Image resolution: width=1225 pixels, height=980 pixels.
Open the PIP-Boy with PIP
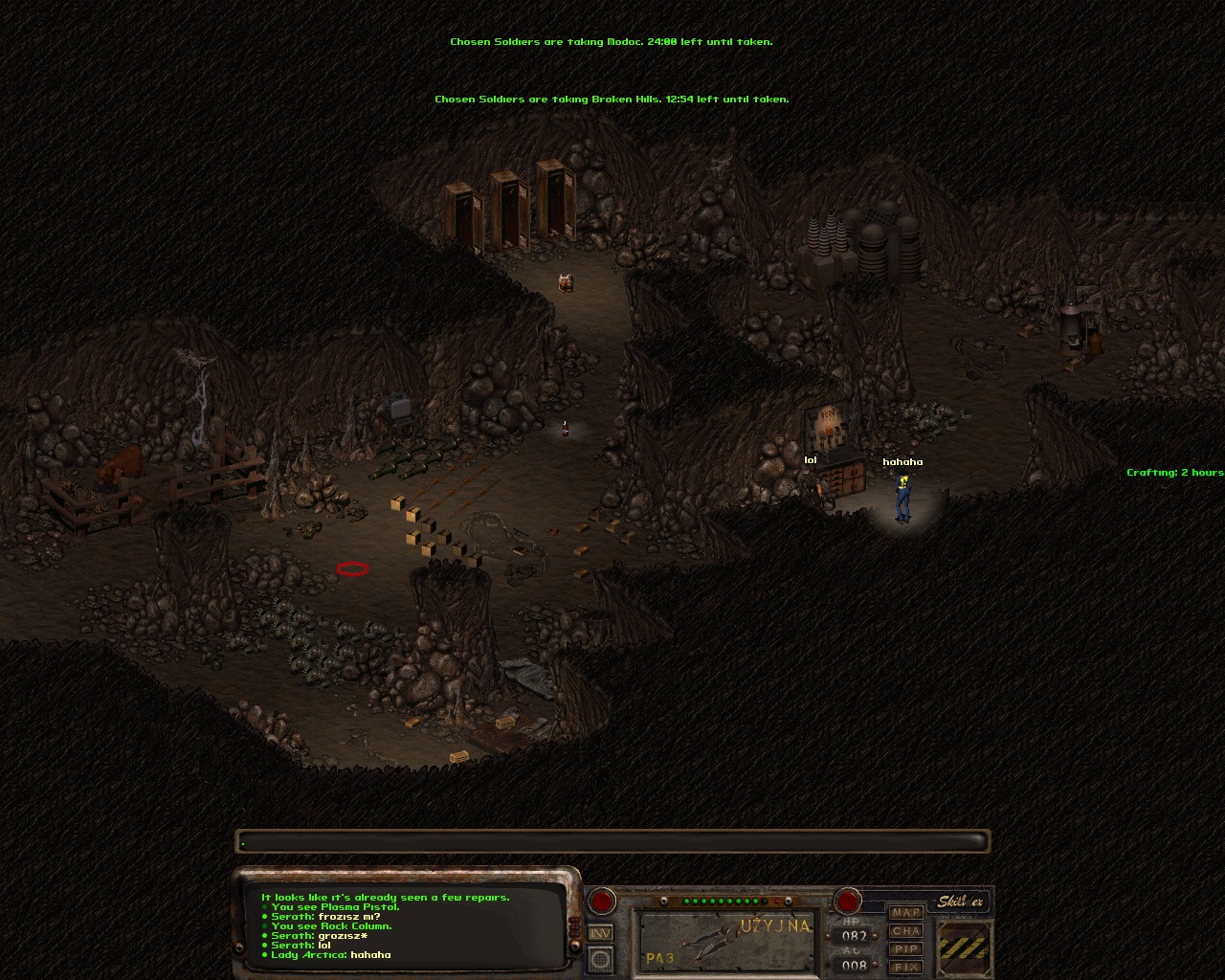[905, 949]
